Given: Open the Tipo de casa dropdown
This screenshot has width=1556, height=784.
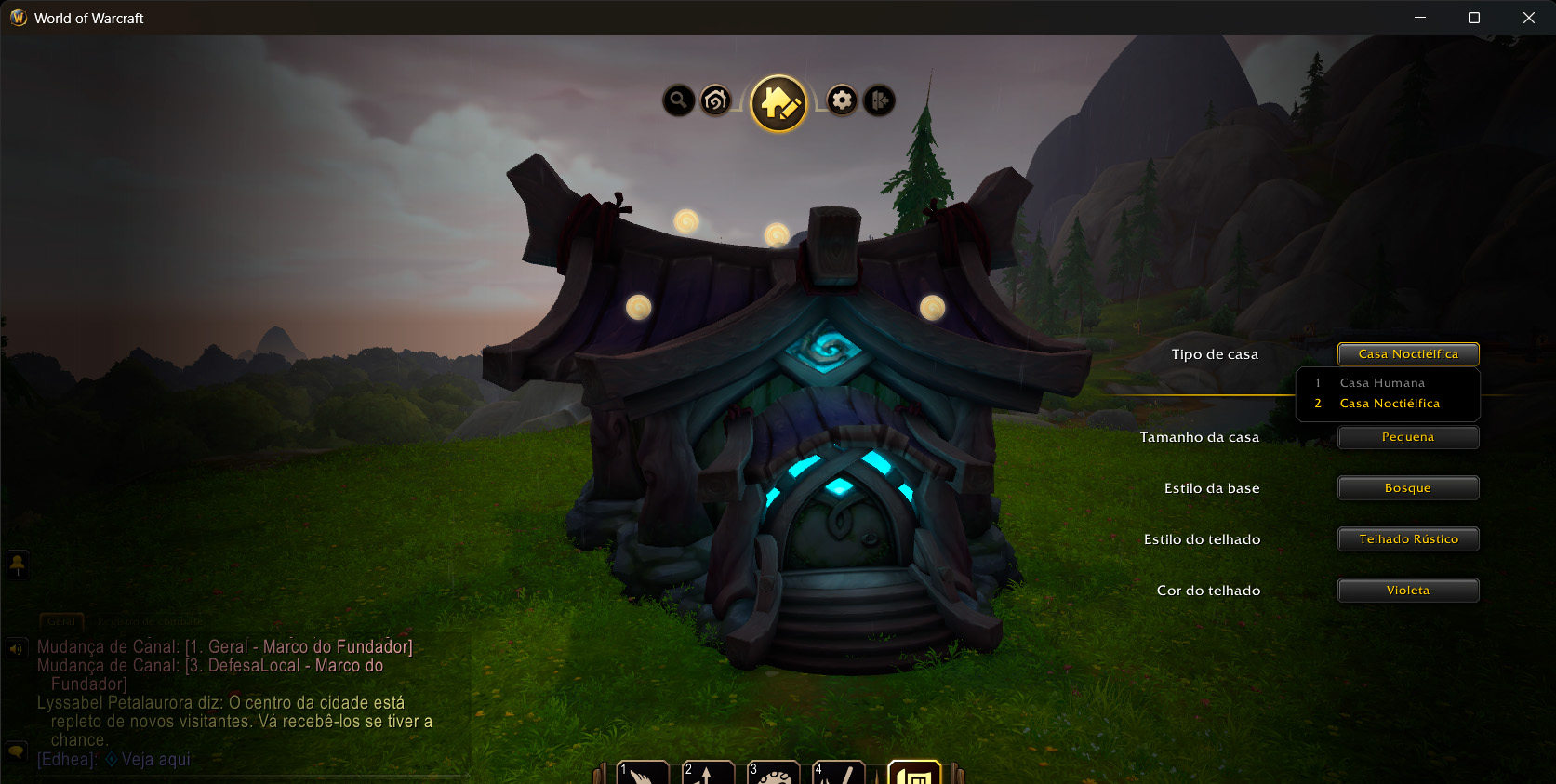Looking at the screenshot, I should pos(1408,354).
